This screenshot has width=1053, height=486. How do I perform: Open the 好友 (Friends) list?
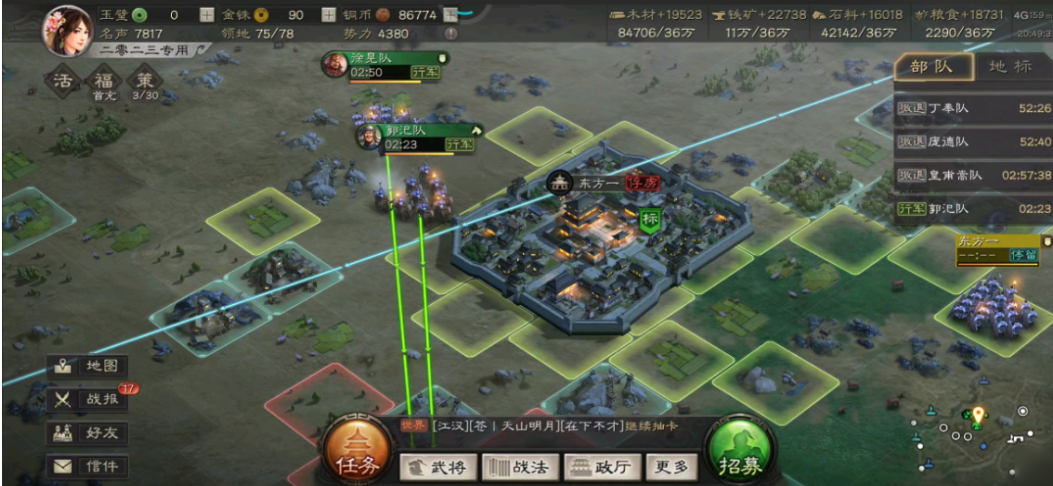pos(89,433)
